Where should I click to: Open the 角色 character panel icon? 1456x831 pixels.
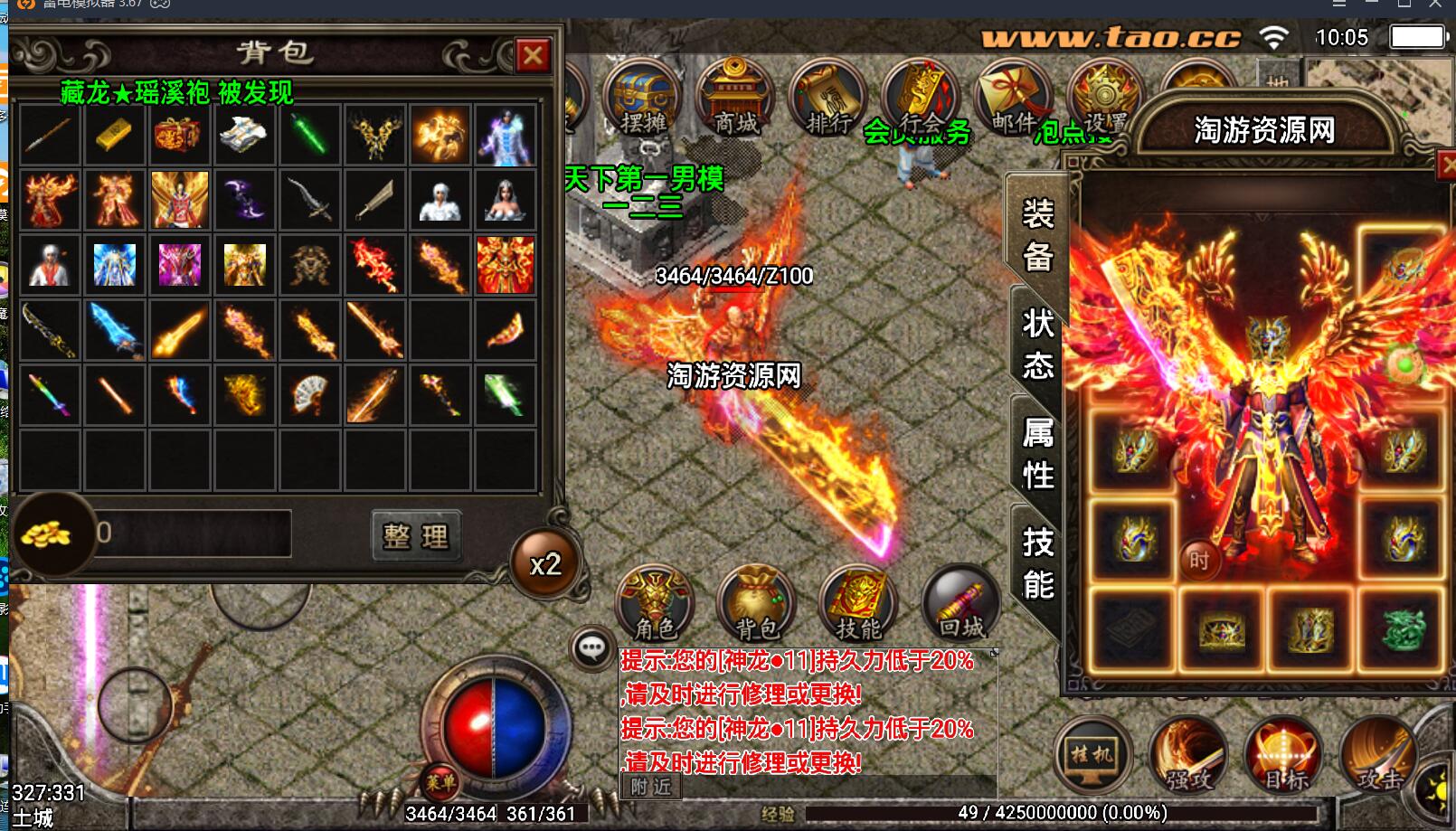(x=655, y=601)
